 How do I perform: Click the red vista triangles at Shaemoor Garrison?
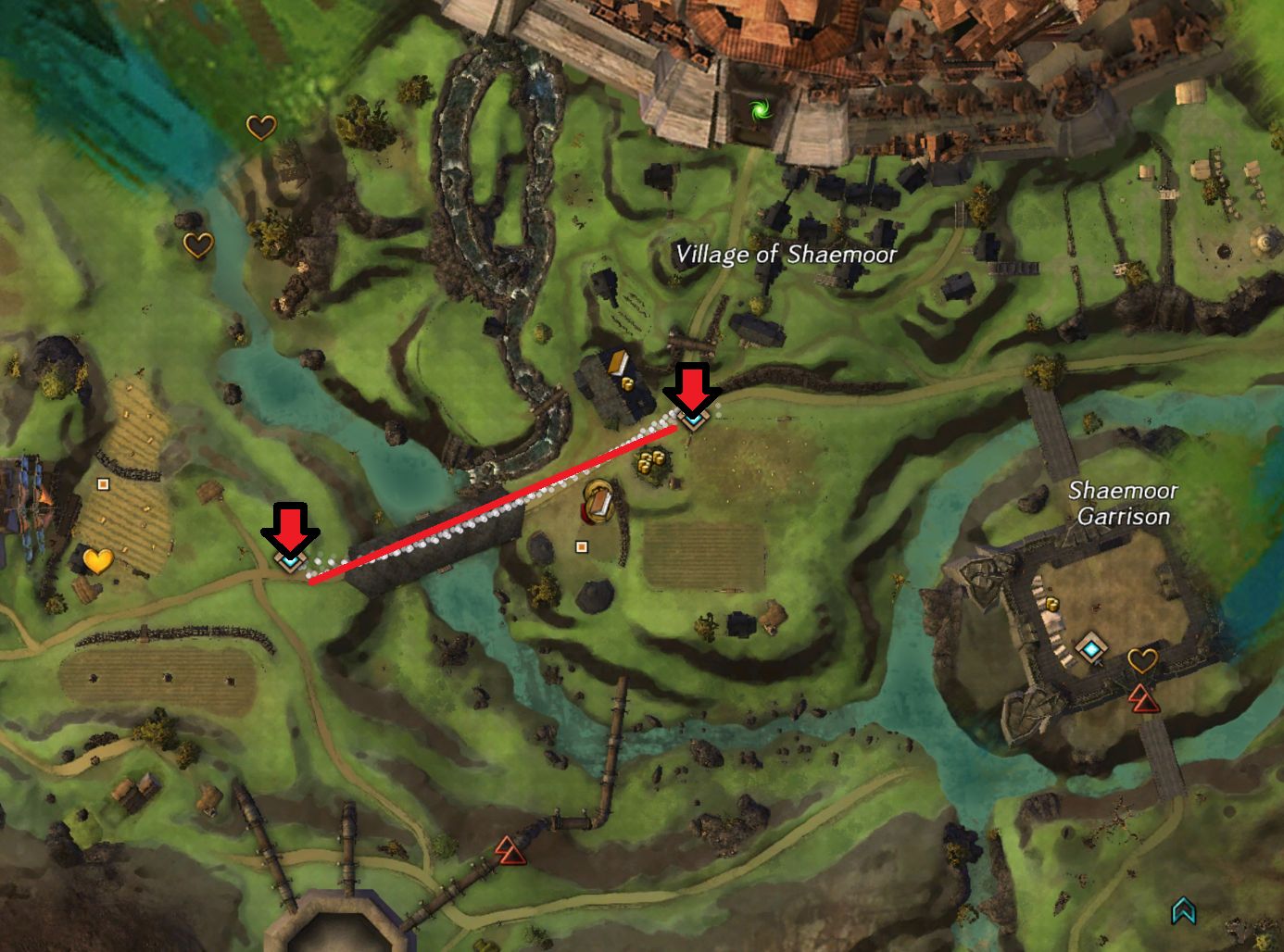pos(1145,698)
